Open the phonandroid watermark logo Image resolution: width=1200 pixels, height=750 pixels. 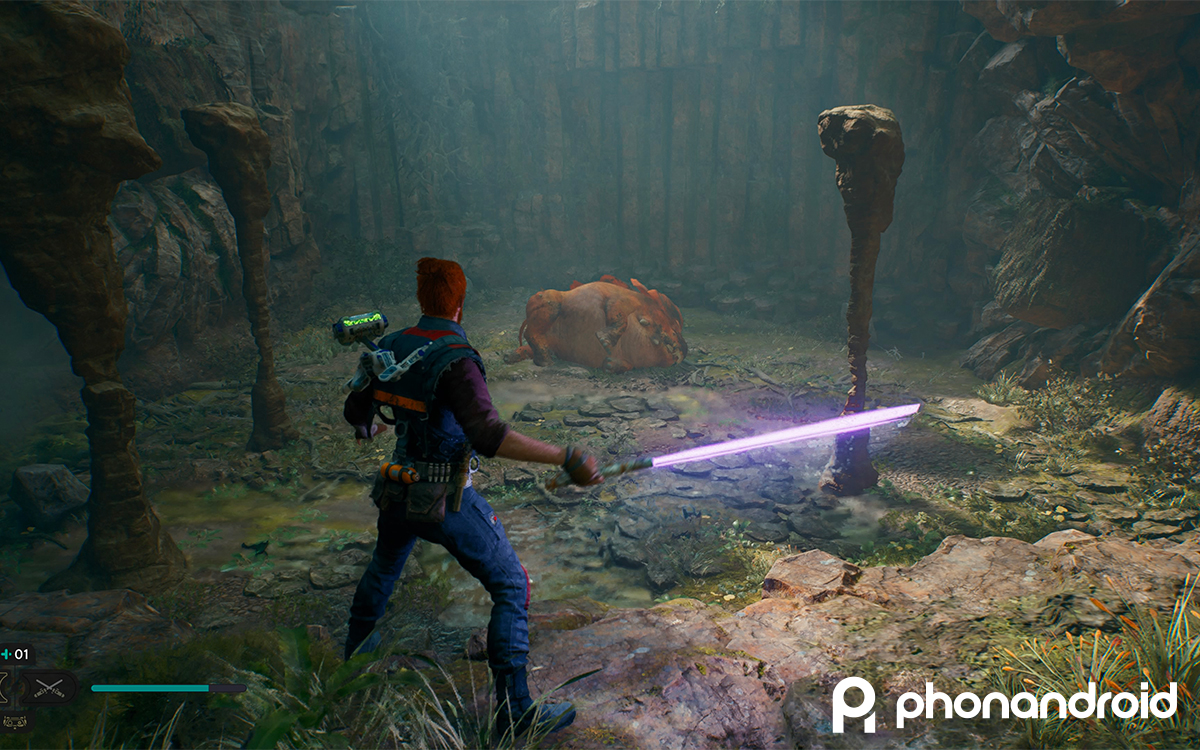point(1004,704)
